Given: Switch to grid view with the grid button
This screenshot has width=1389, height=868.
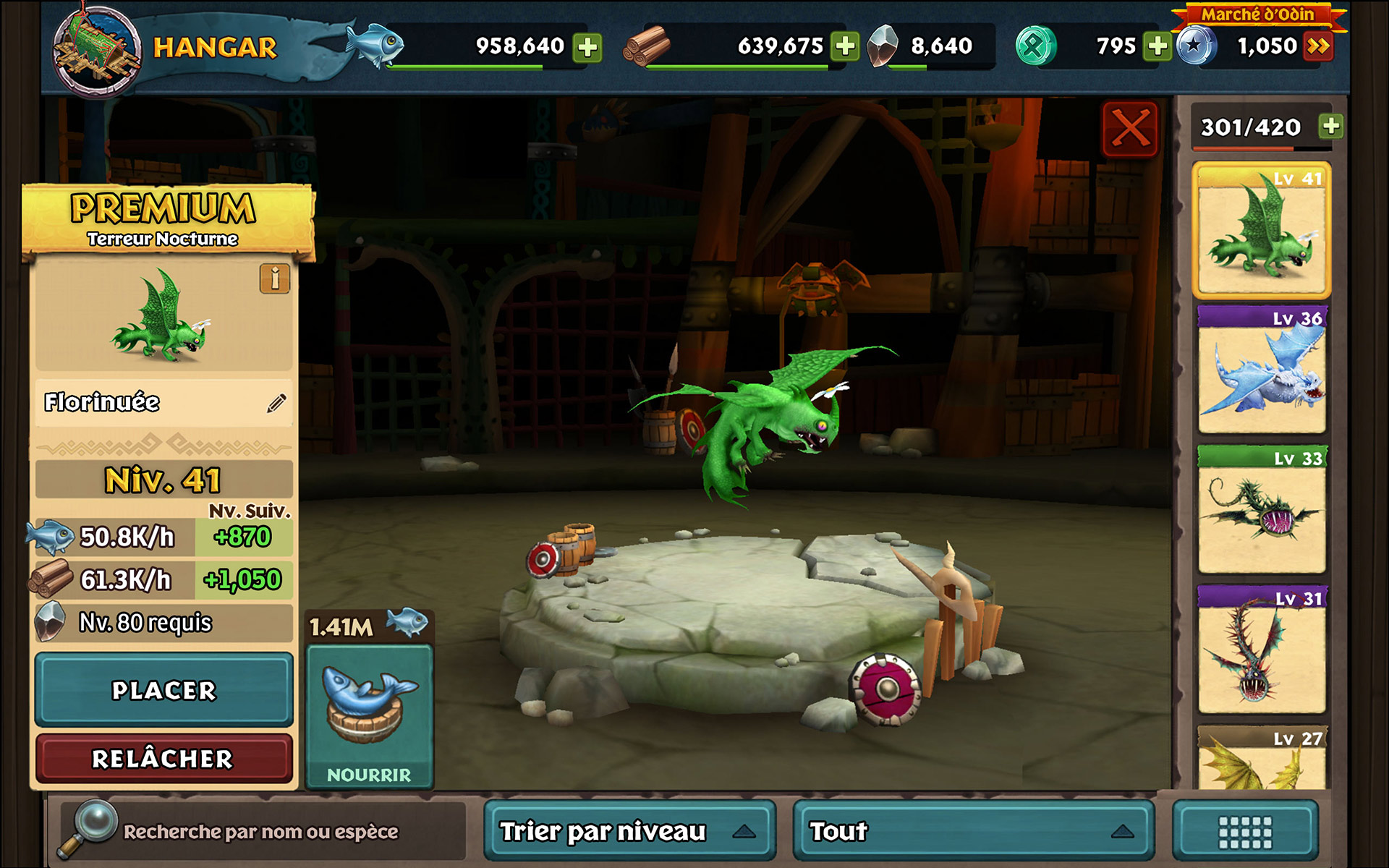Looking at the screenshot, I should point(1245,832).
